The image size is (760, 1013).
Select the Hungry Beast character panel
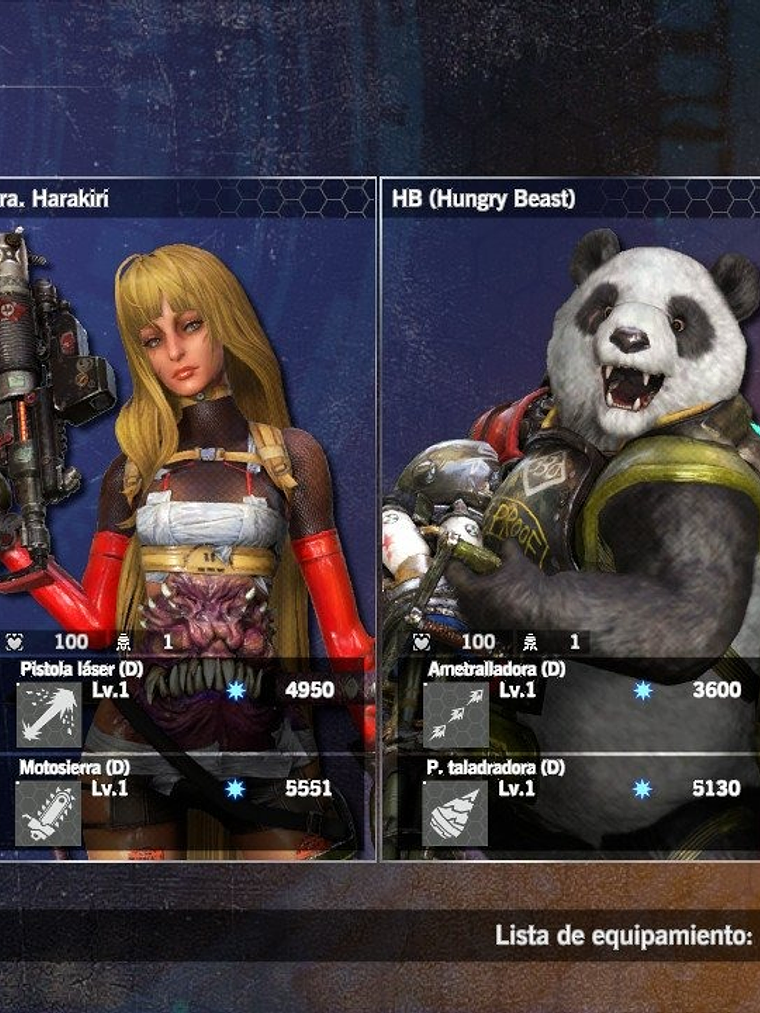pos(571,420)
